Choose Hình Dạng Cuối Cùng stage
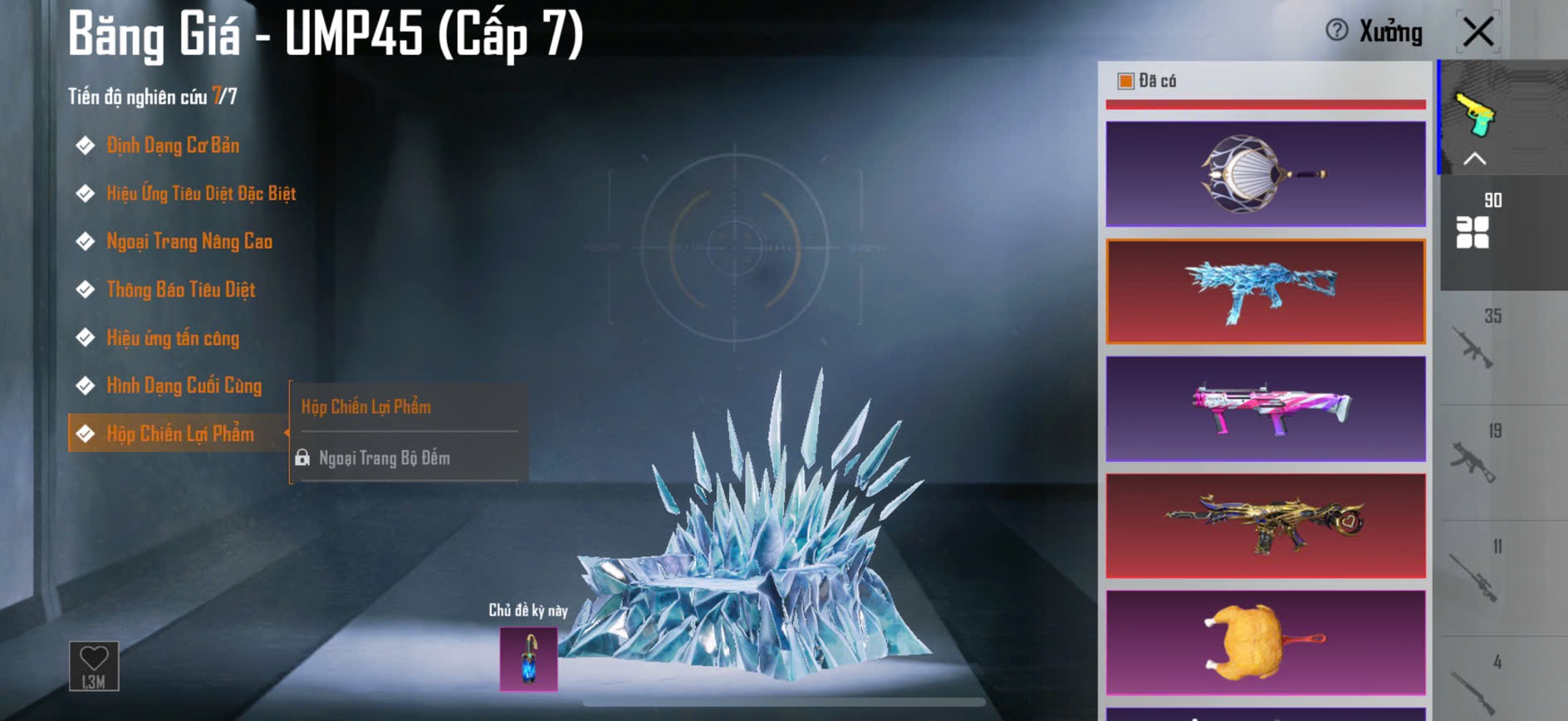The image size is (1568, 721). [184, 386]
